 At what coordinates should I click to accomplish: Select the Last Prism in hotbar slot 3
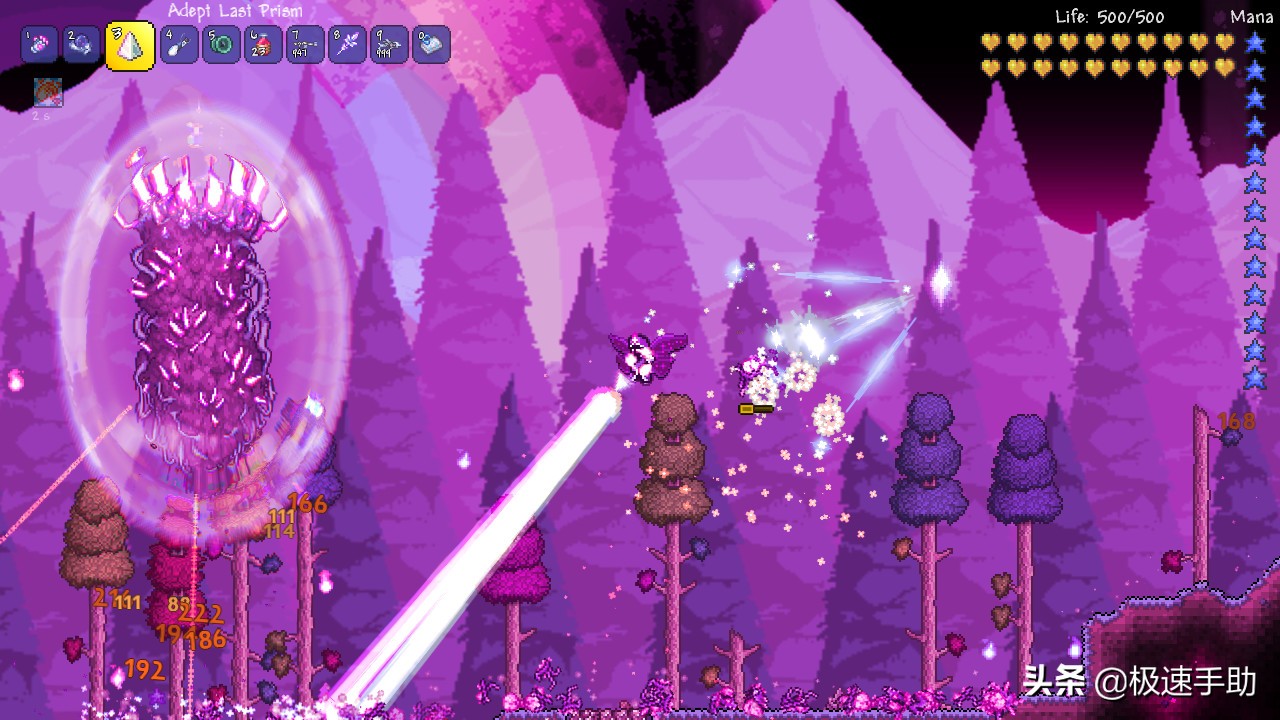(x=130, y=46)
